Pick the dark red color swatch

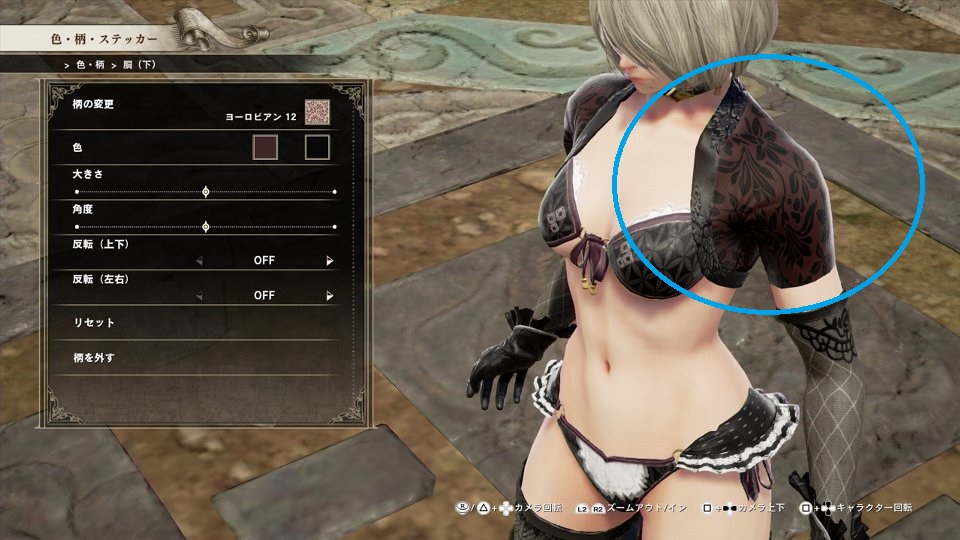[264, 148]
